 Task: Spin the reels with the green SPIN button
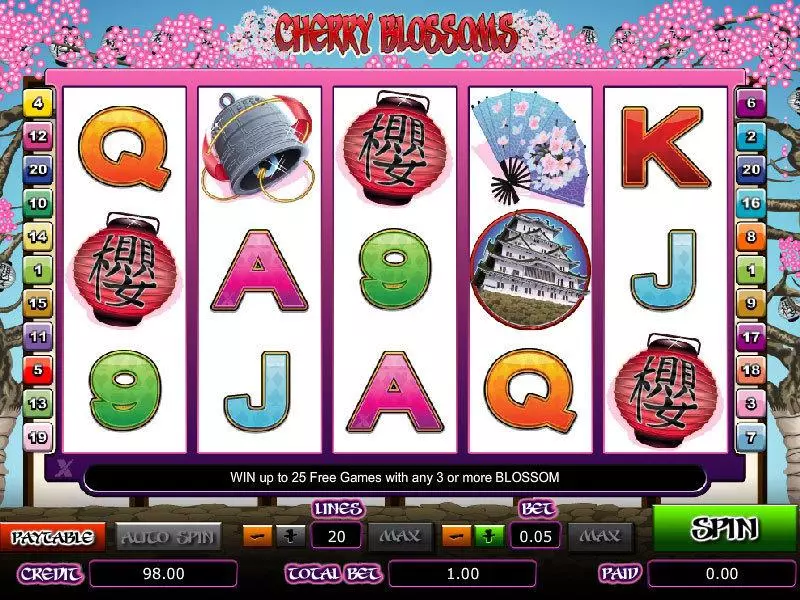pos(724,530)
